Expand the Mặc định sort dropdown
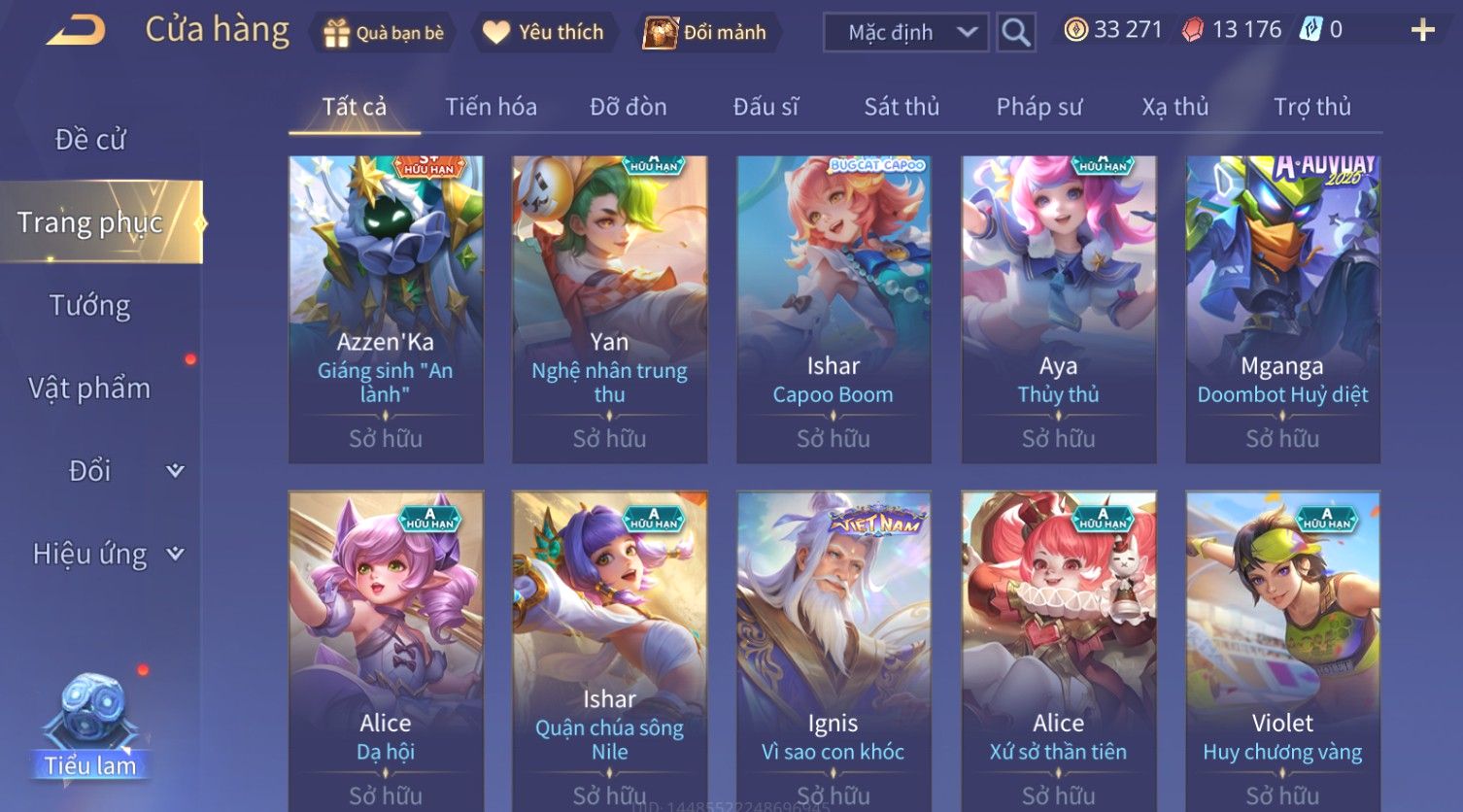 905,32
